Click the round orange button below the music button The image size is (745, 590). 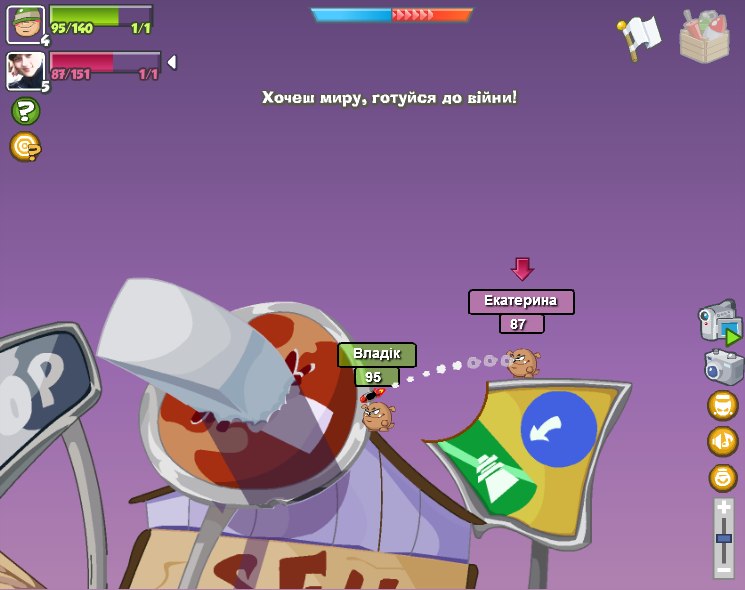click(x=722, y=477)
